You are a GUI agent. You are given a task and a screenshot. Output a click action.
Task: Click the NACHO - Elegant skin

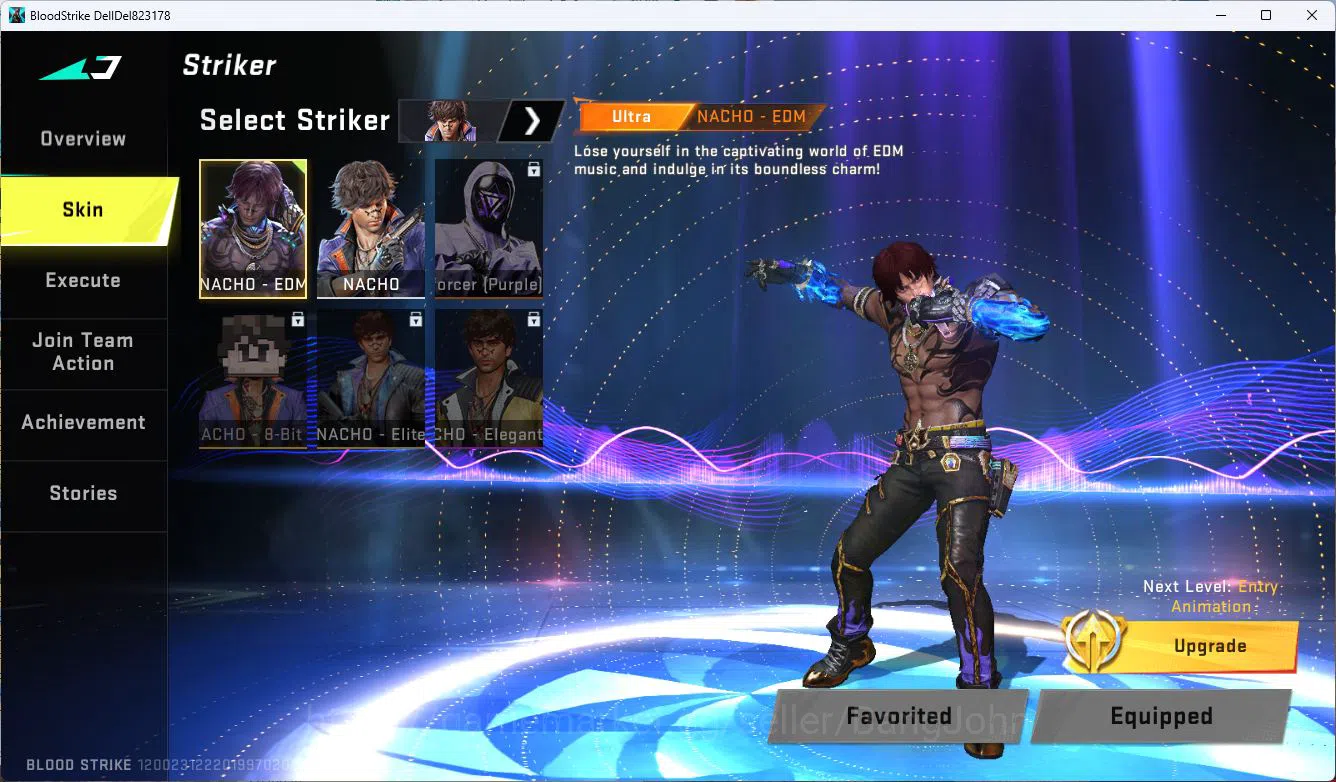tap(488, 378)
